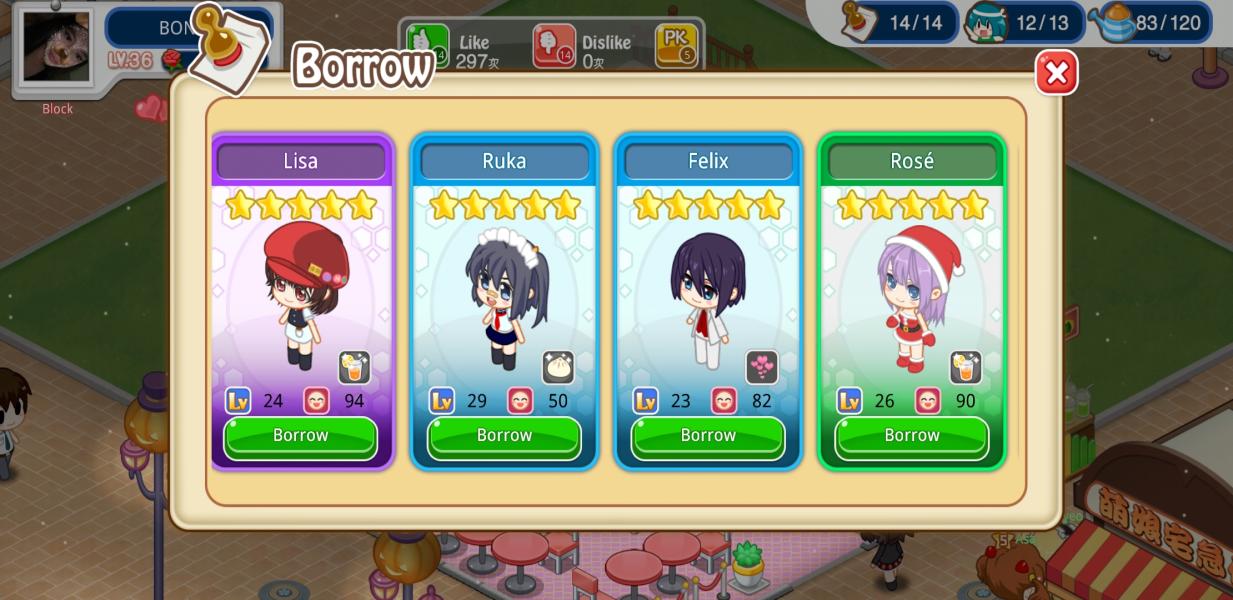Tap the red Dislike icon

[553, 45]
